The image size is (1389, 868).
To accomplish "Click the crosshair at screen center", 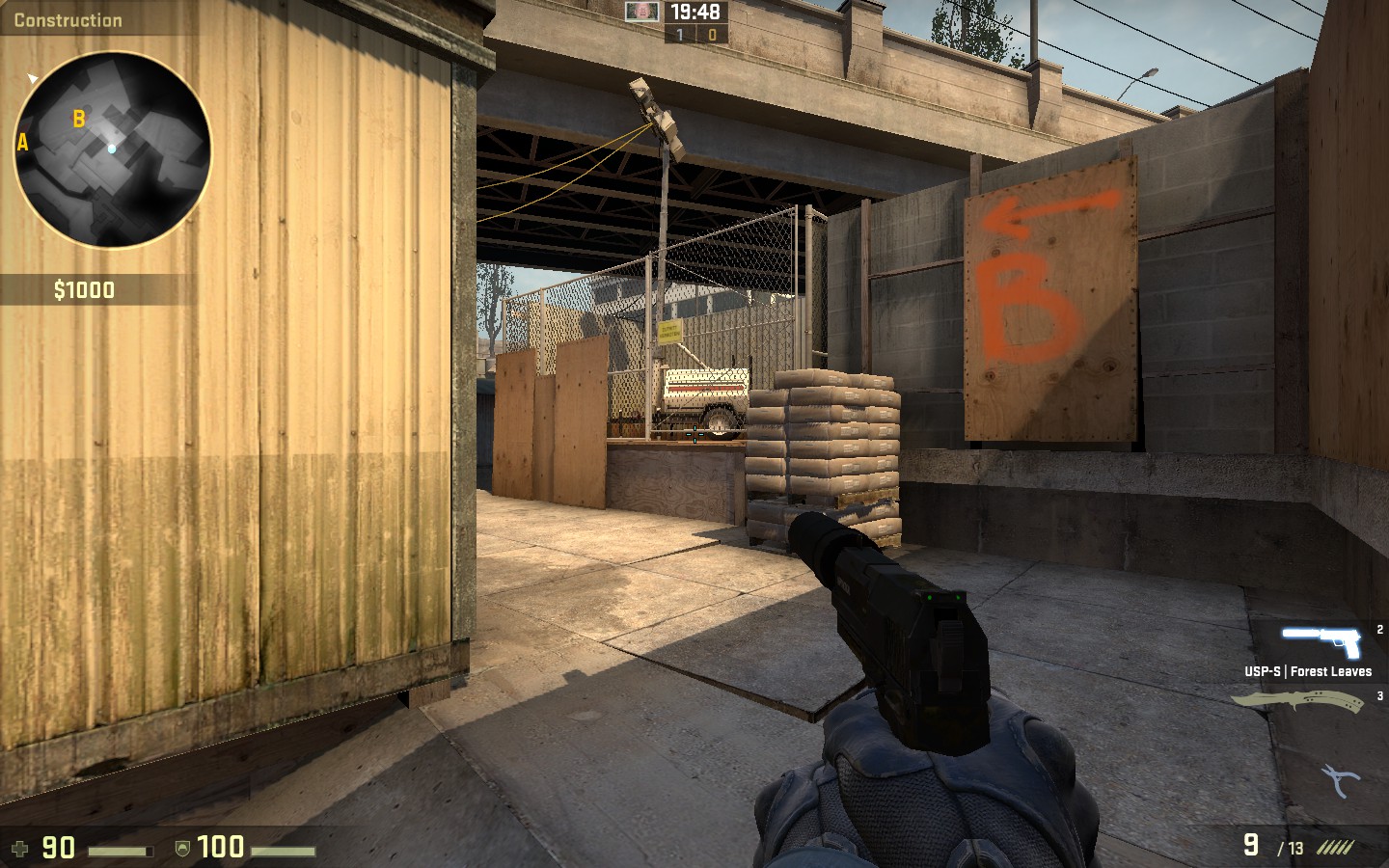I will point(694,434).
